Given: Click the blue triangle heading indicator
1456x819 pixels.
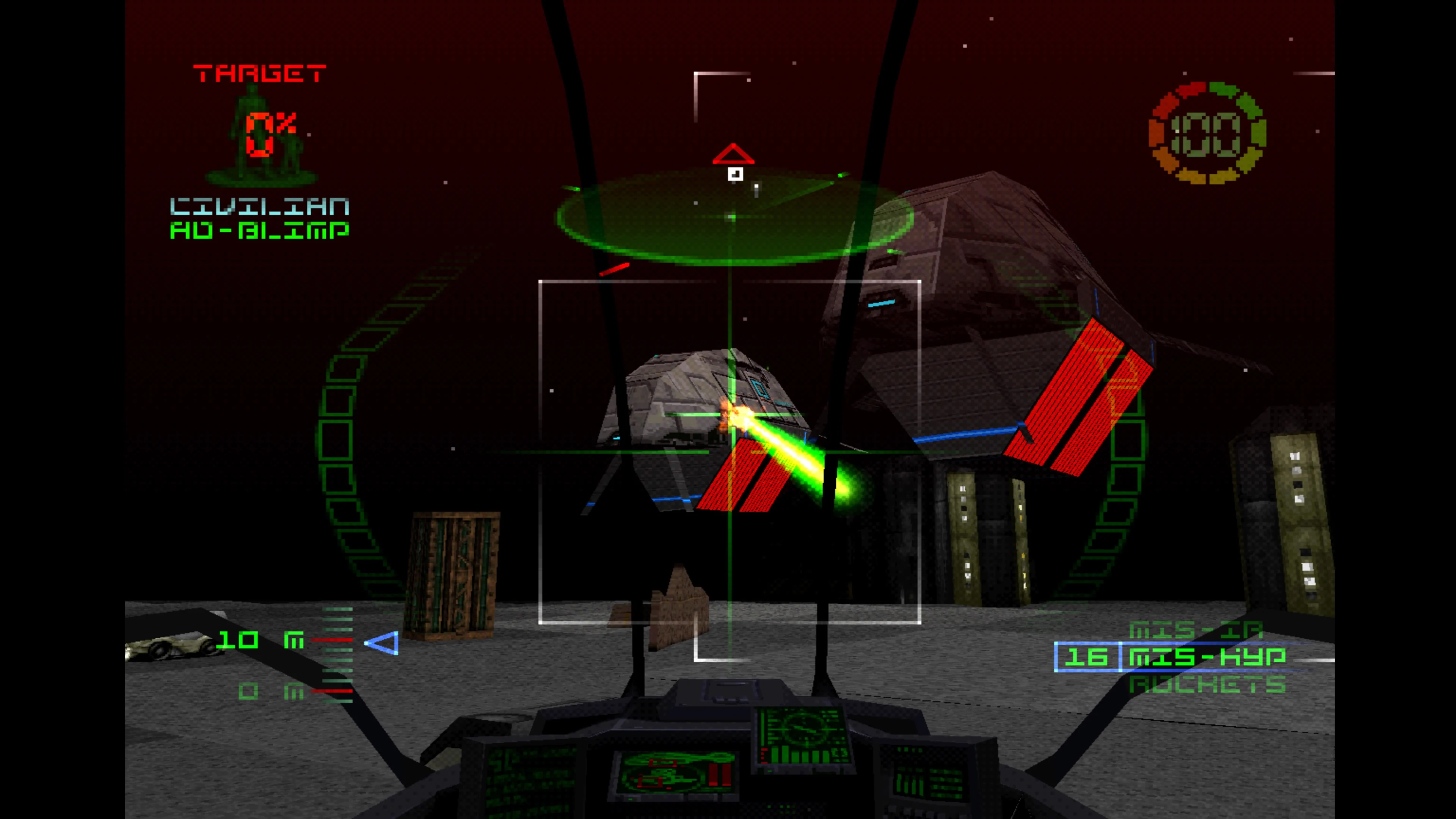Looking at the screenshot, I should 382,643.
